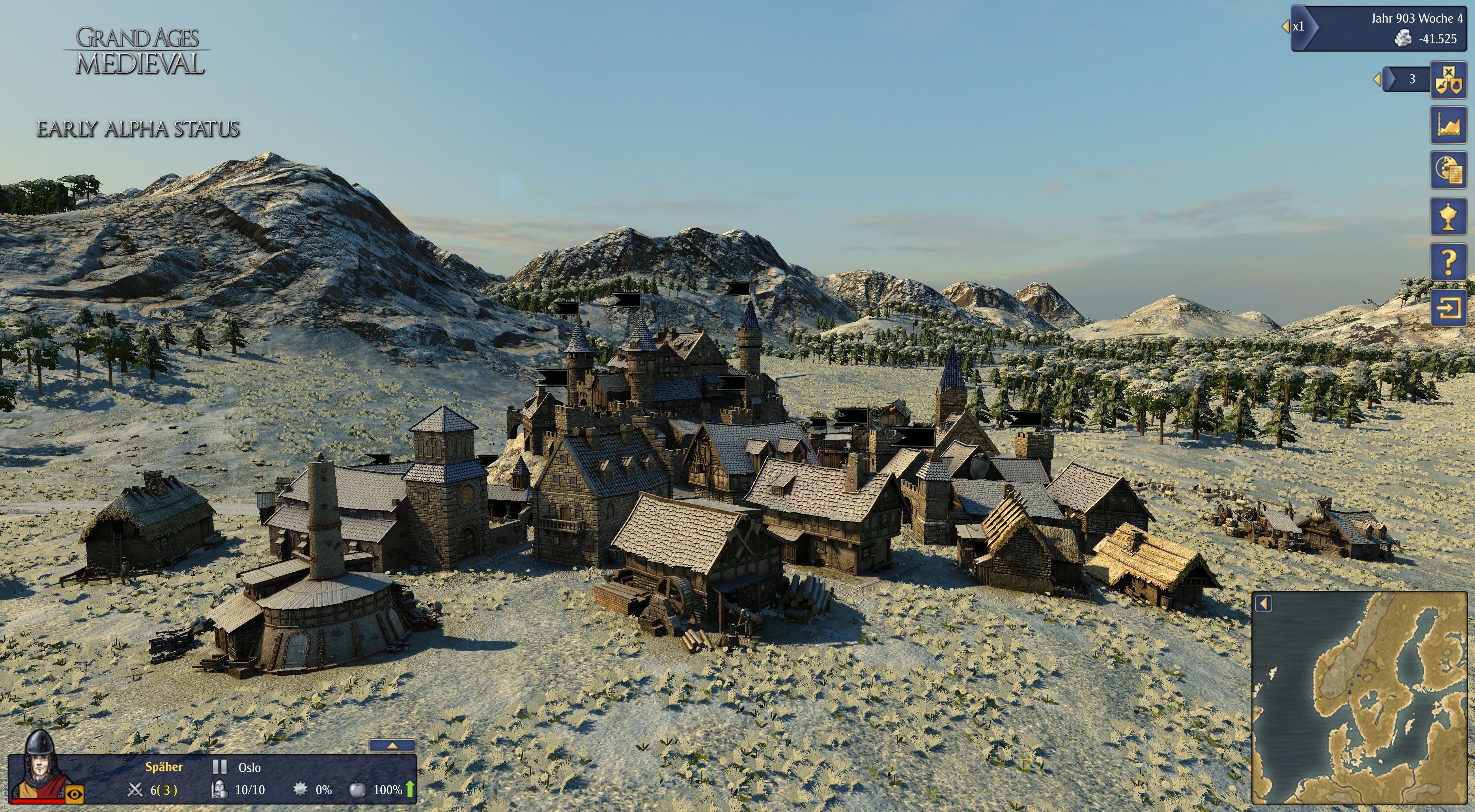The width and height of the screenshot is (1475, 812).
Task: Open the golden chalice achievements panel
Action: coord(1448,216)
